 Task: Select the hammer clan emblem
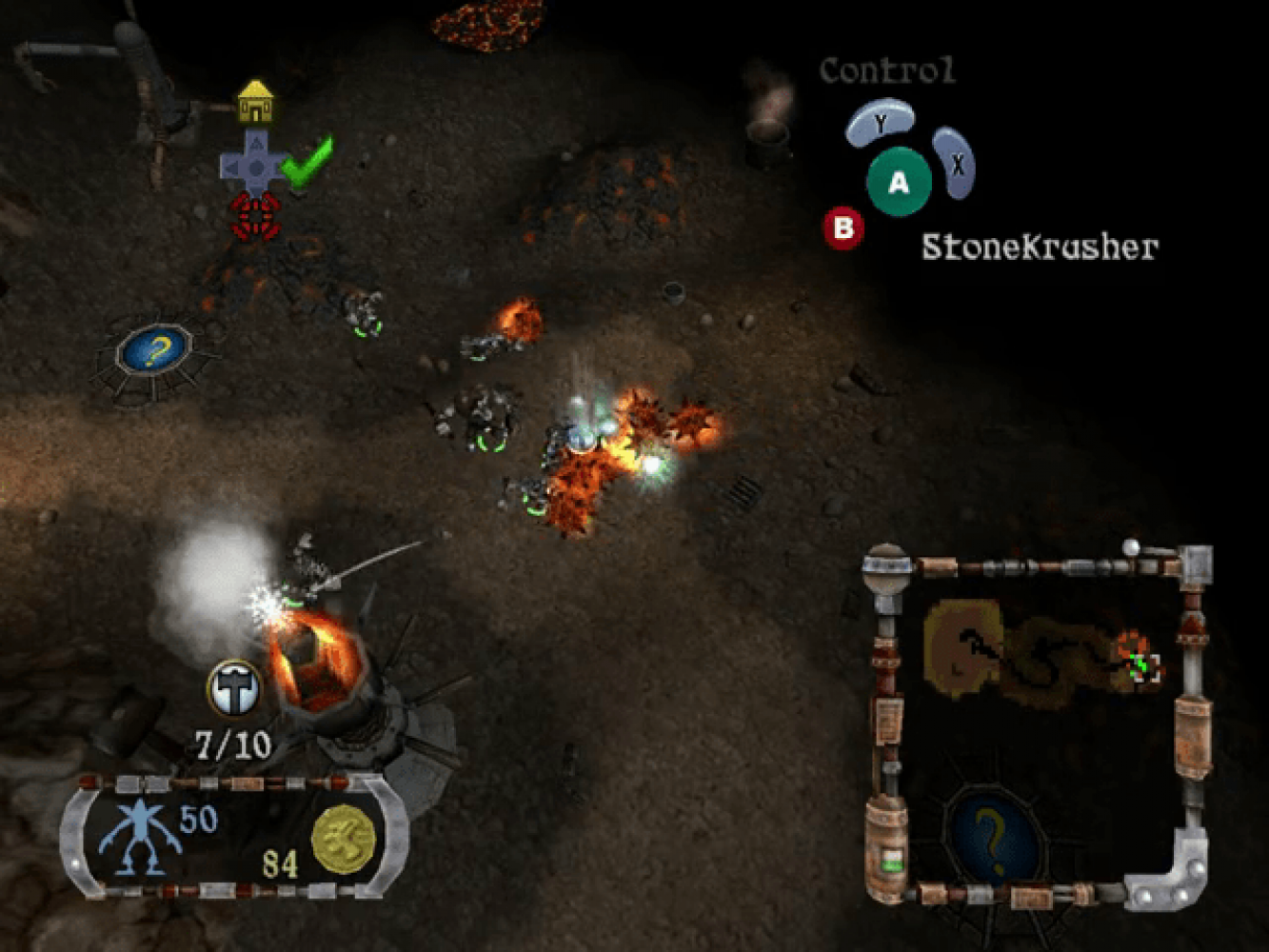coord(233,689)
